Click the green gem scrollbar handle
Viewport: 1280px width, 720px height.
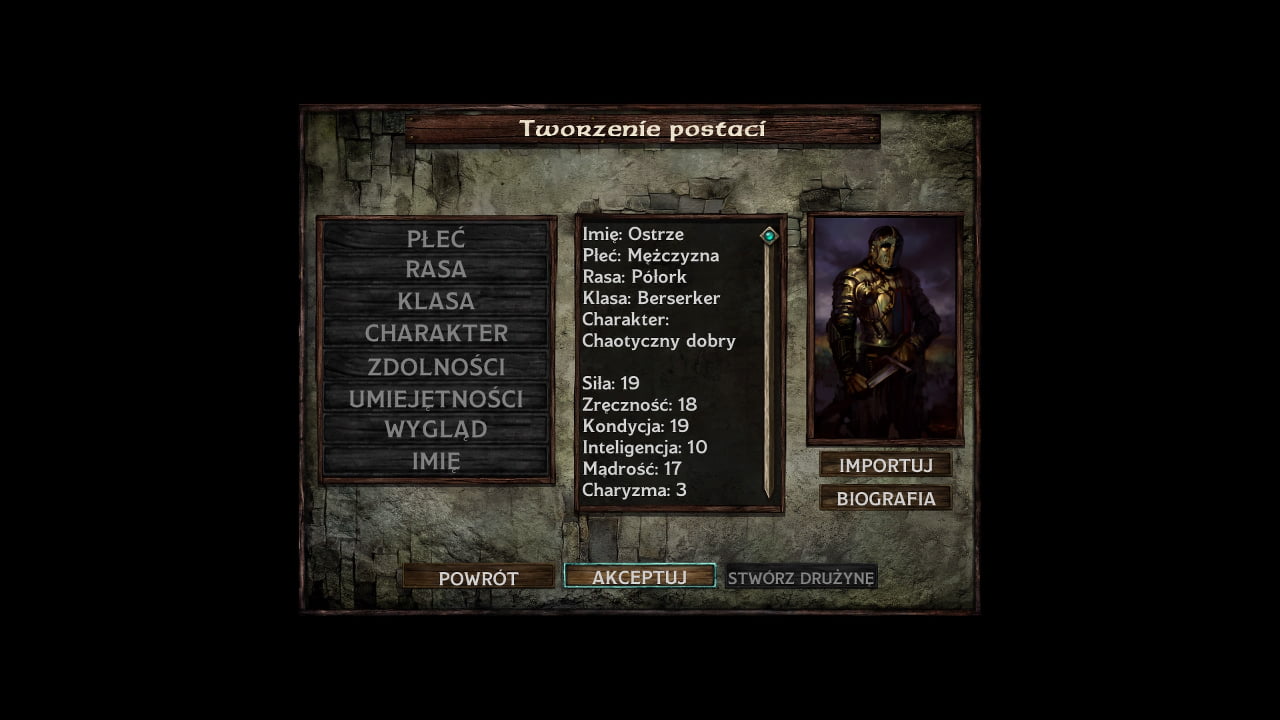coord(769,236)
